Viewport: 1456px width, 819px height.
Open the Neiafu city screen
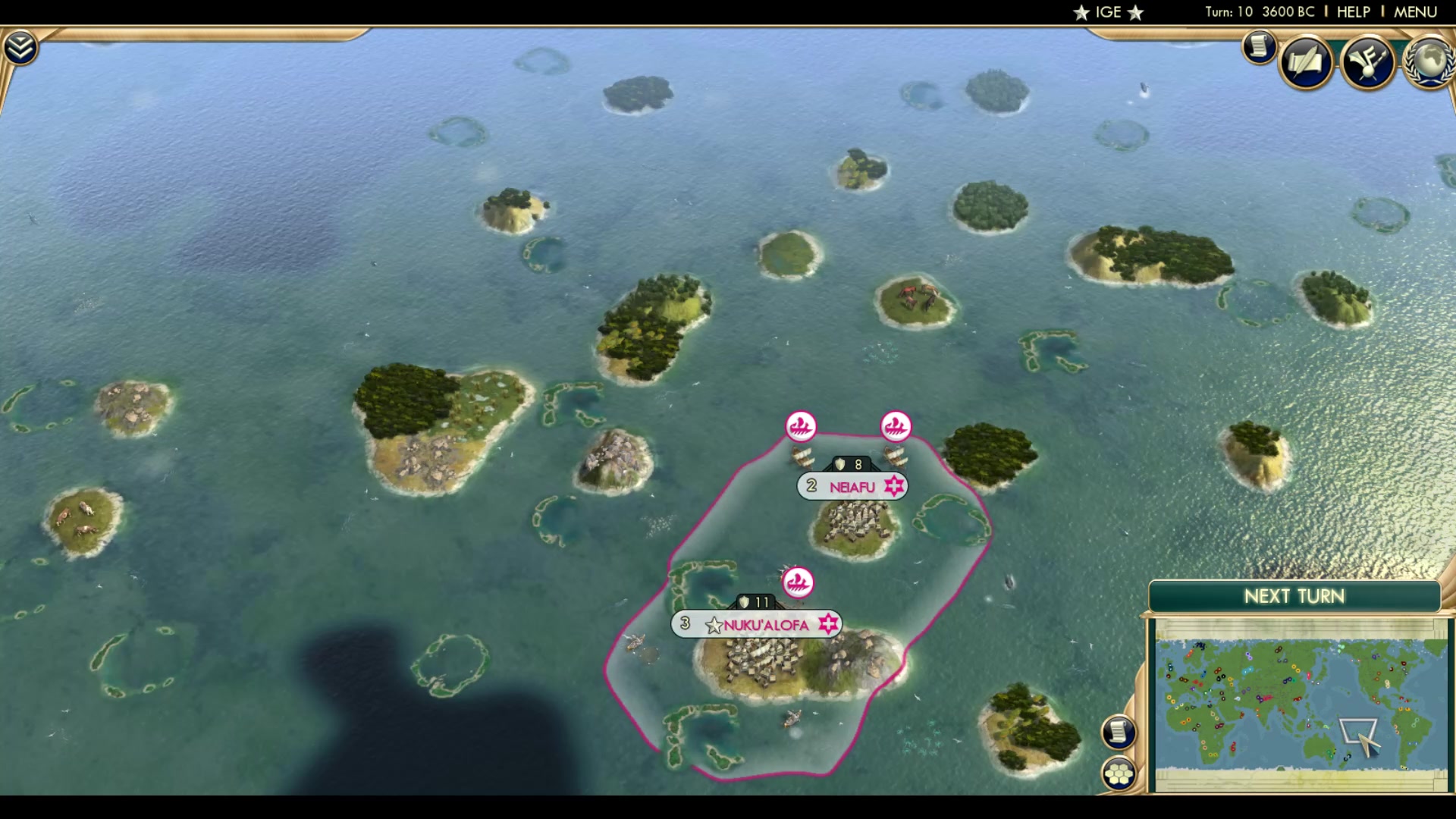tap(851, 487)
